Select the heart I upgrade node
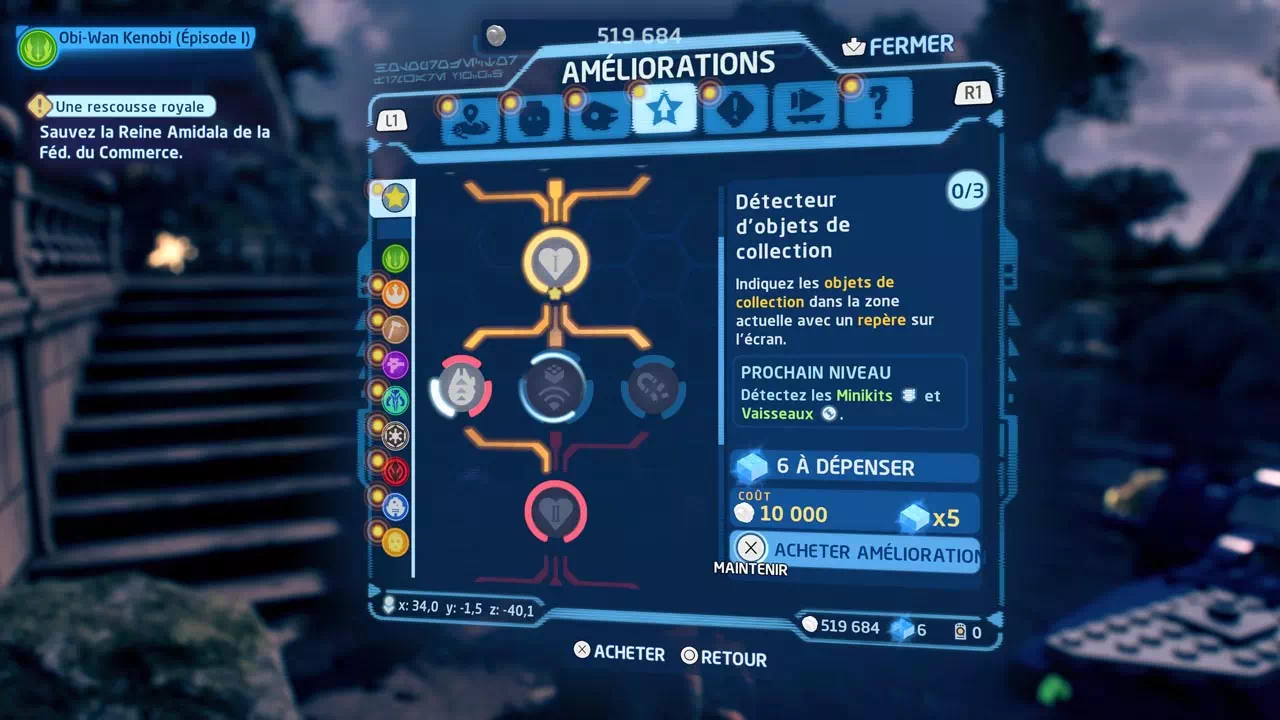 [555, 262]
